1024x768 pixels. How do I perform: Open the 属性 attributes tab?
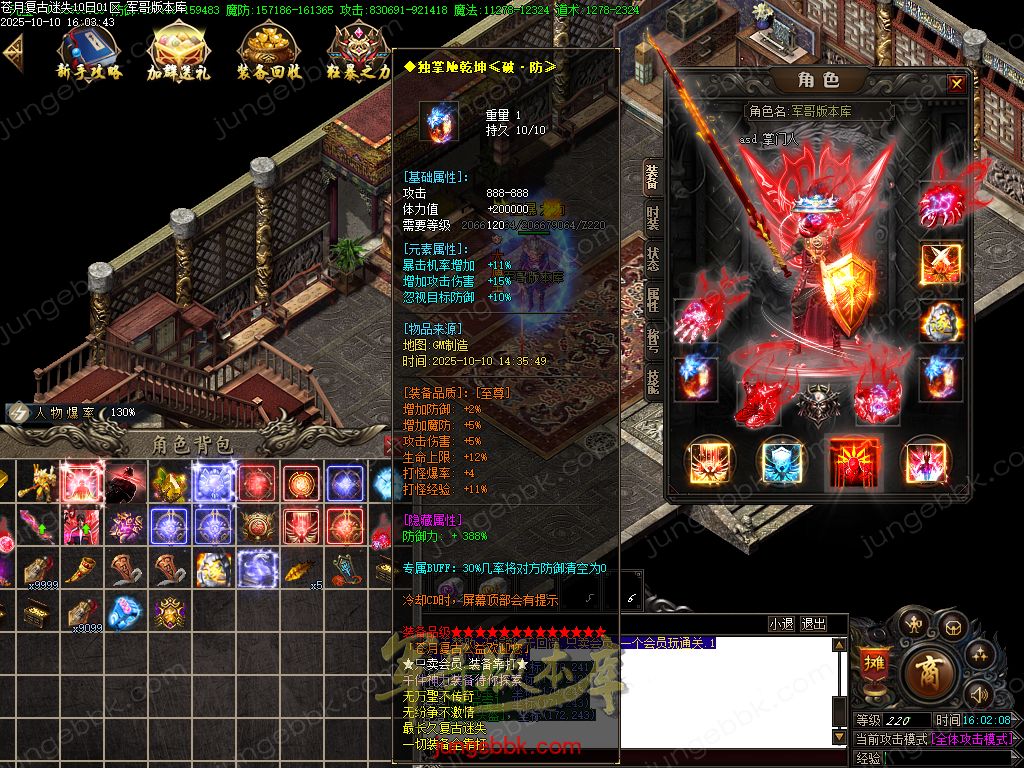click(x=652, y=298)
